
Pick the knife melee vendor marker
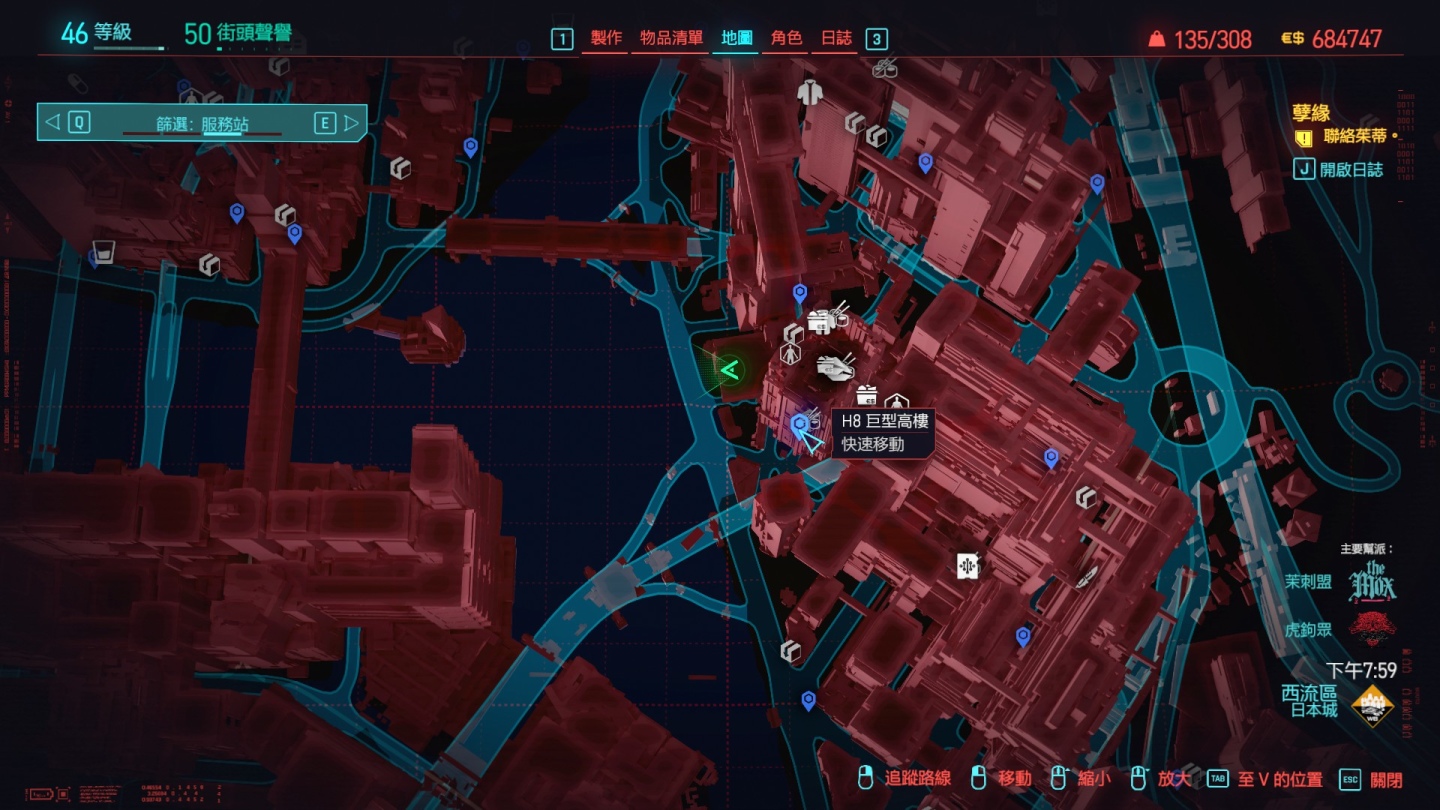coord(1087,577)
